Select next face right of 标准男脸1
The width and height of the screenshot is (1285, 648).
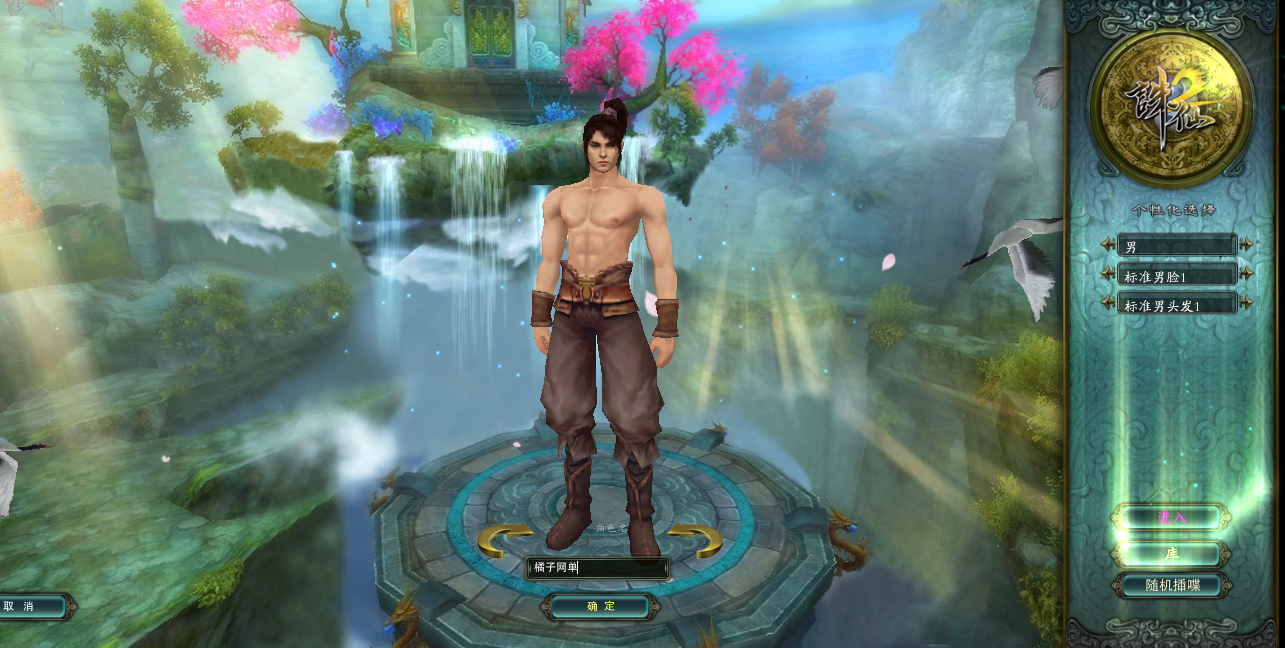click(1245, 274)
